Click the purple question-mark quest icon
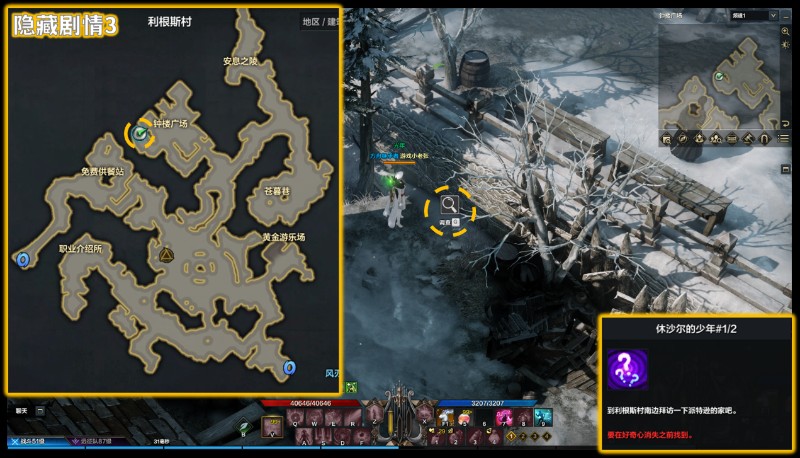The height and width of the screenshot is (458, 800). (x=628, y=371)
